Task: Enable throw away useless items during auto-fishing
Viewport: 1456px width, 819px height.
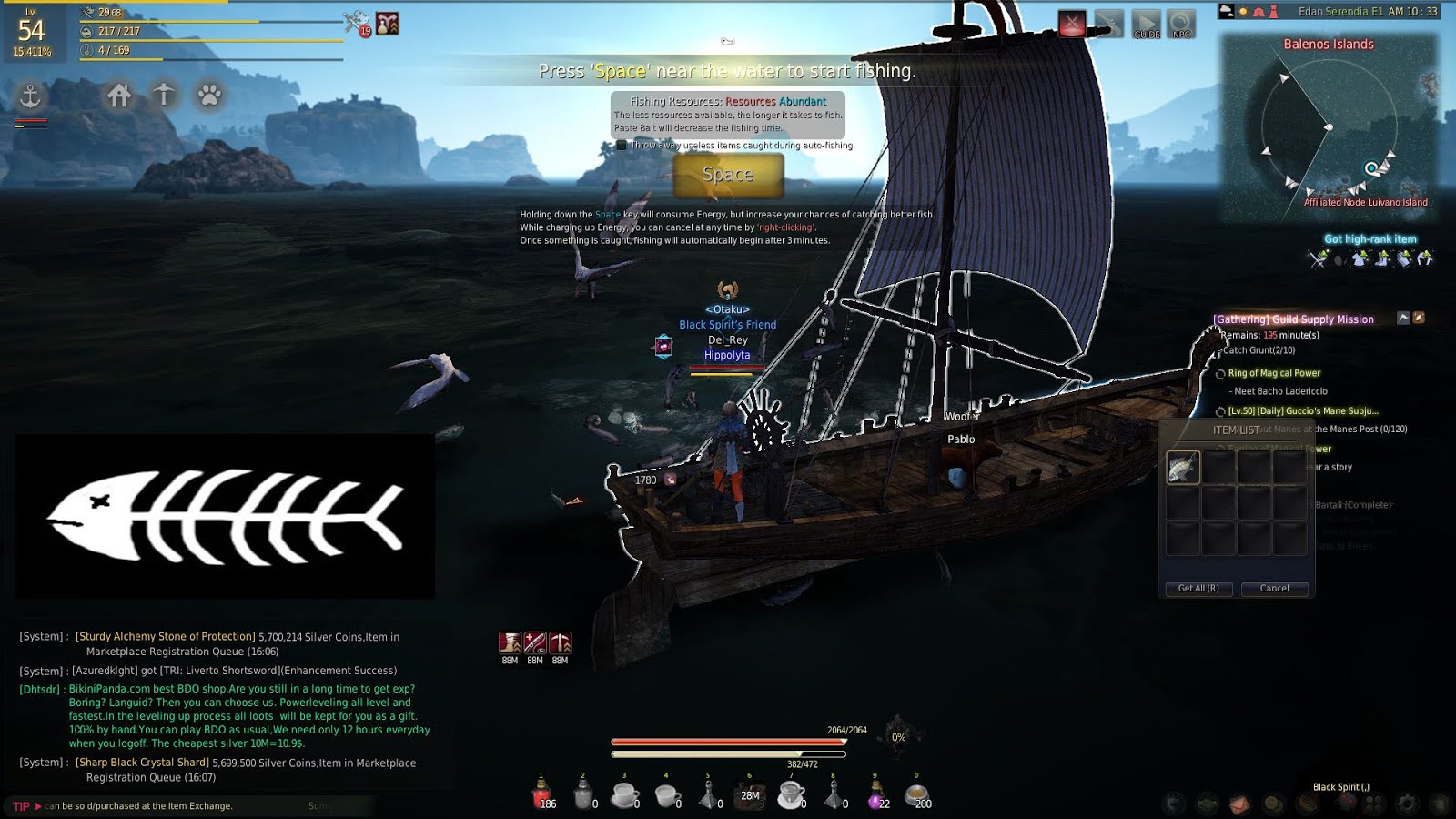Action: pos(620,146)
